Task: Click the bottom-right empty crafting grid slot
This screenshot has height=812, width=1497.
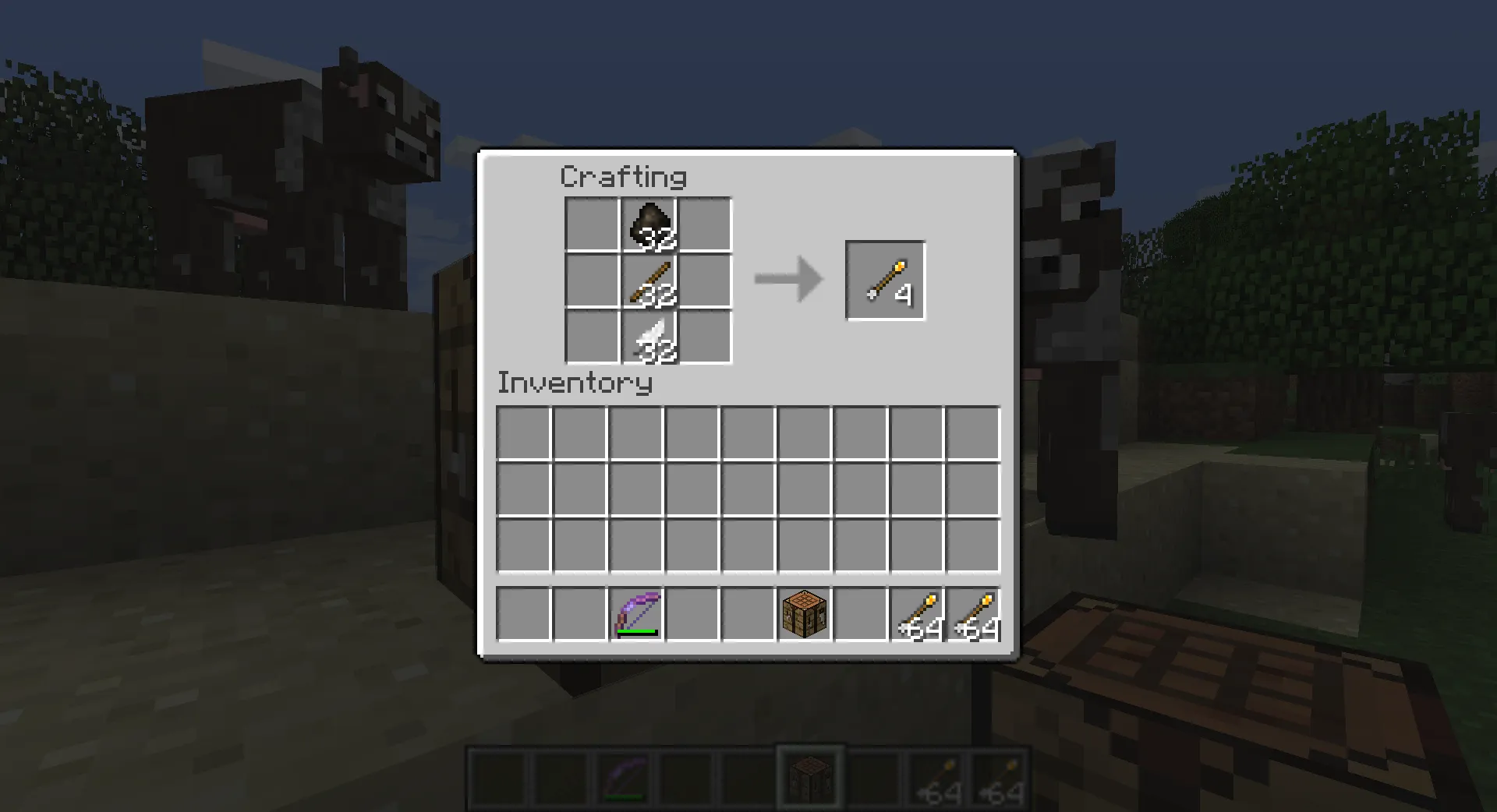Action: [x=706, y=337]
